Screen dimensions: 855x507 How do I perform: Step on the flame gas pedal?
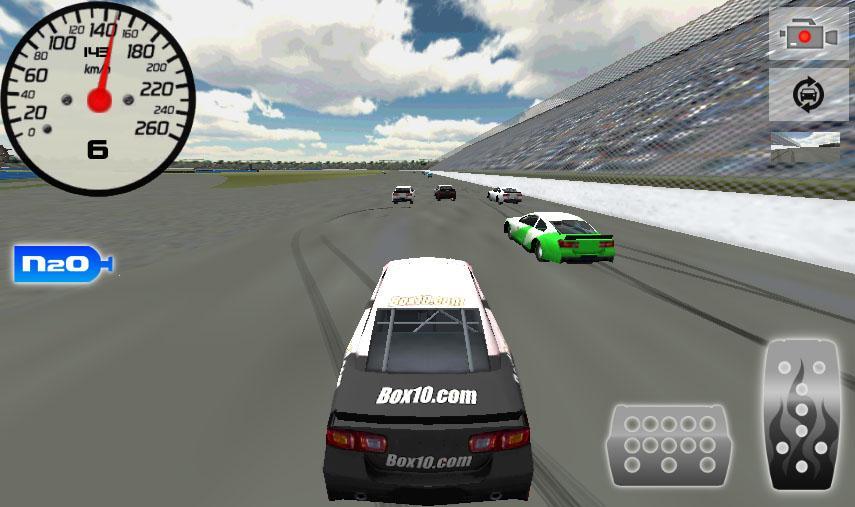(800, 415)
